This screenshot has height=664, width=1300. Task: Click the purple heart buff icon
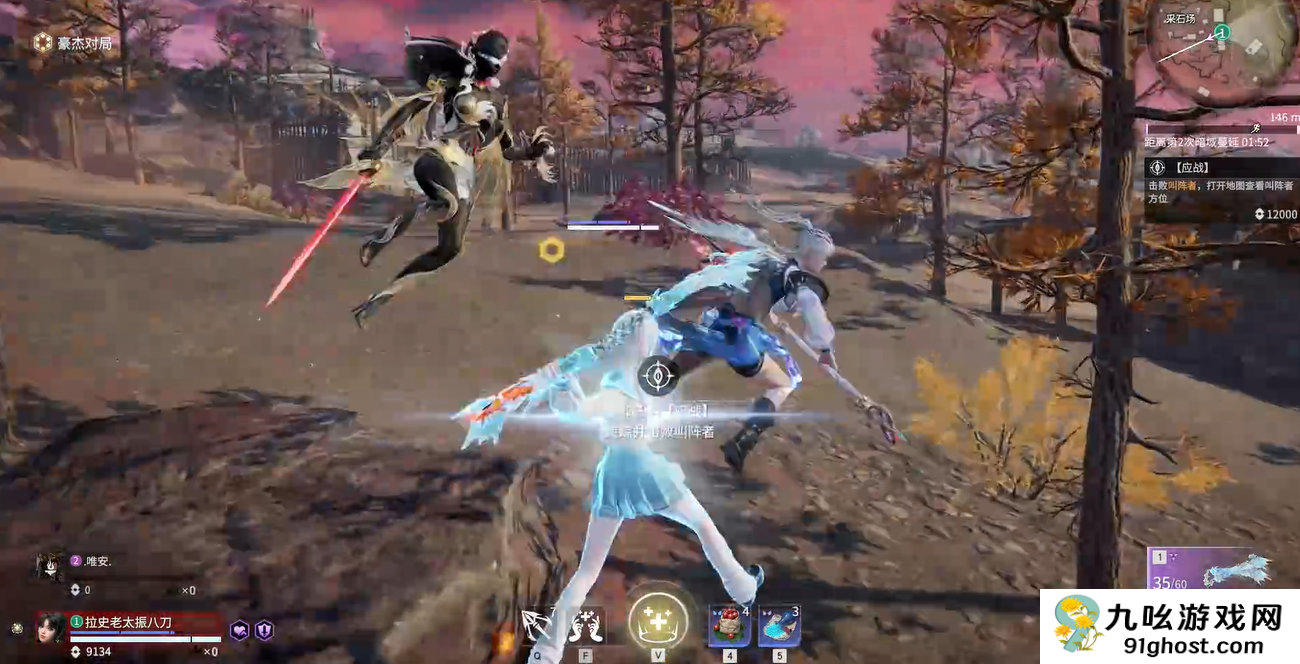[240, 630]
